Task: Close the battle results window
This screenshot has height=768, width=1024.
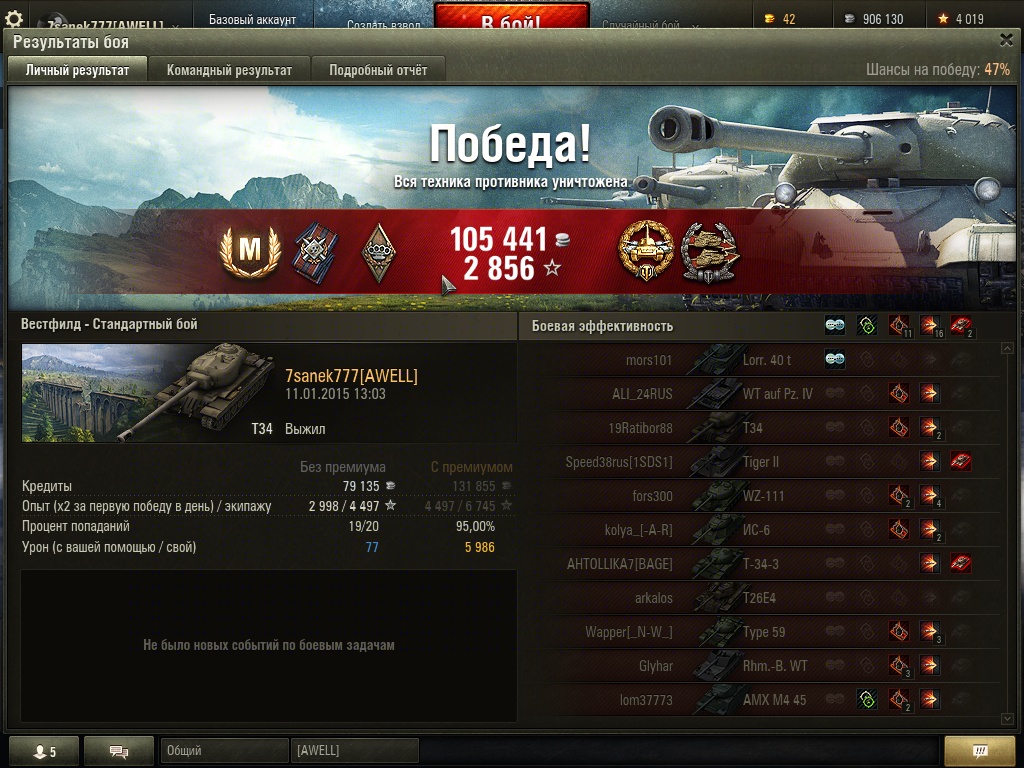Action: pos(1006,40)
